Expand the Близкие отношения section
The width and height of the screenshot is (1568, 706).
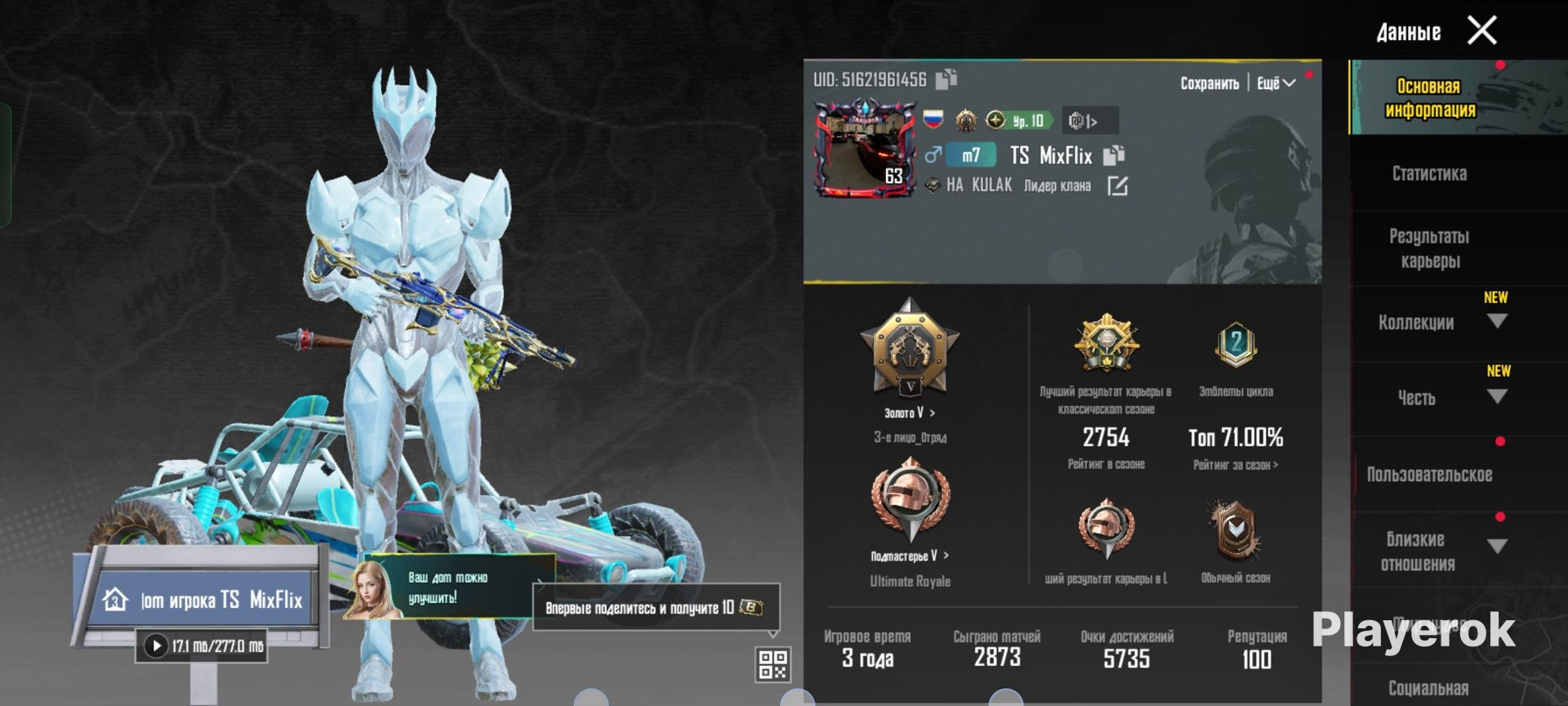1496,547
